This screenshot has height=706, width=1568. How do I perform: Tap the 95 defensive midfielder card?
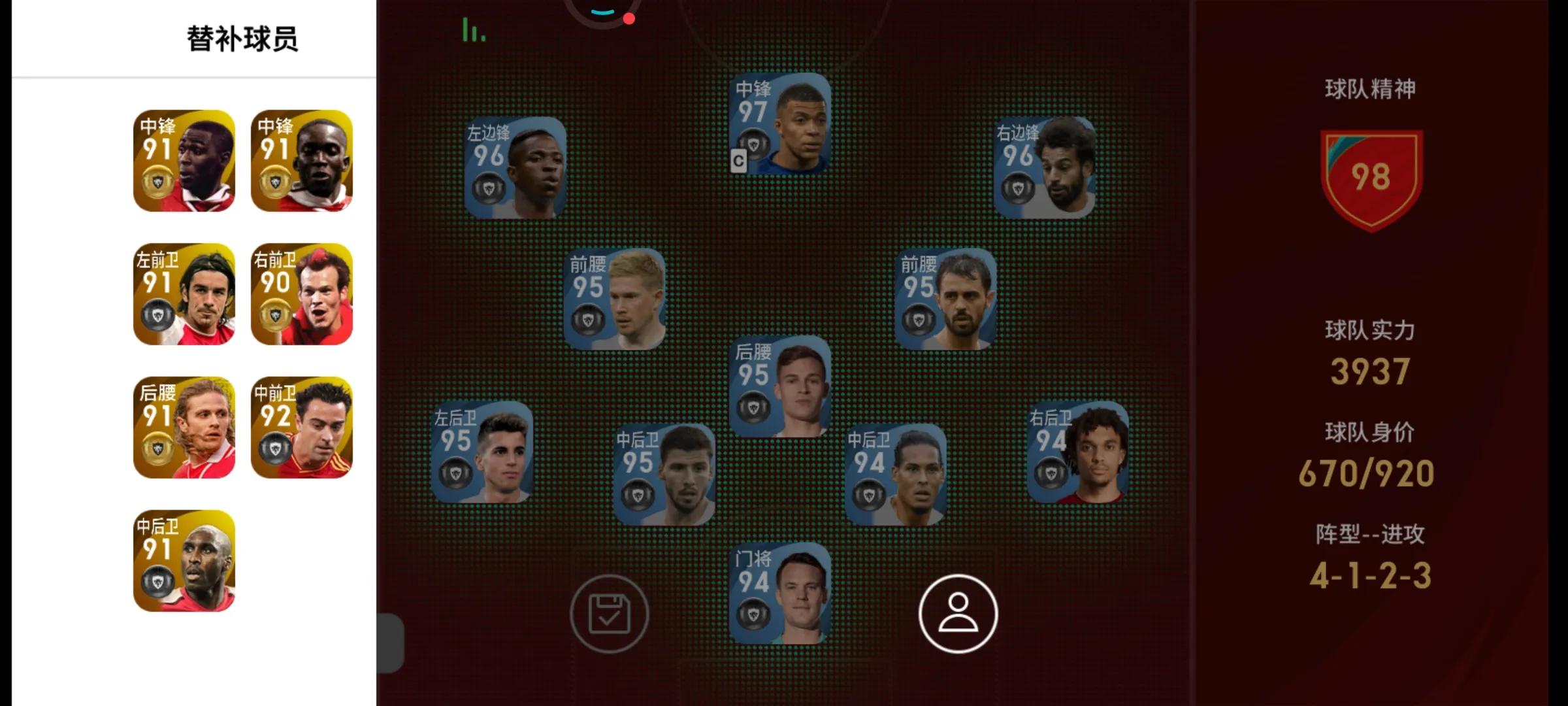click(779, 386)
